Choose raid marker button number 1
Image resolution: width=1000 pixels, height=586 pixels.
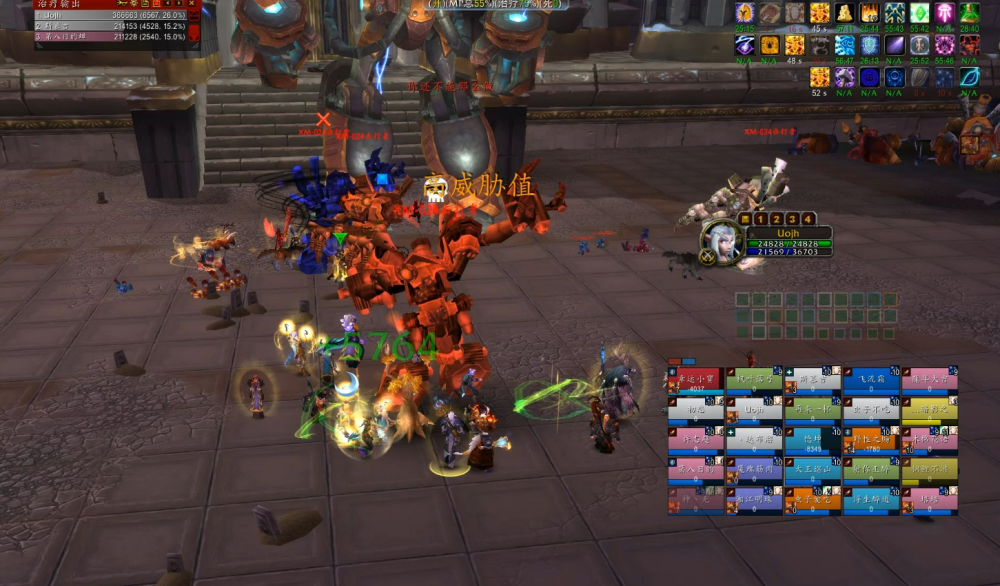coord(761,218)
